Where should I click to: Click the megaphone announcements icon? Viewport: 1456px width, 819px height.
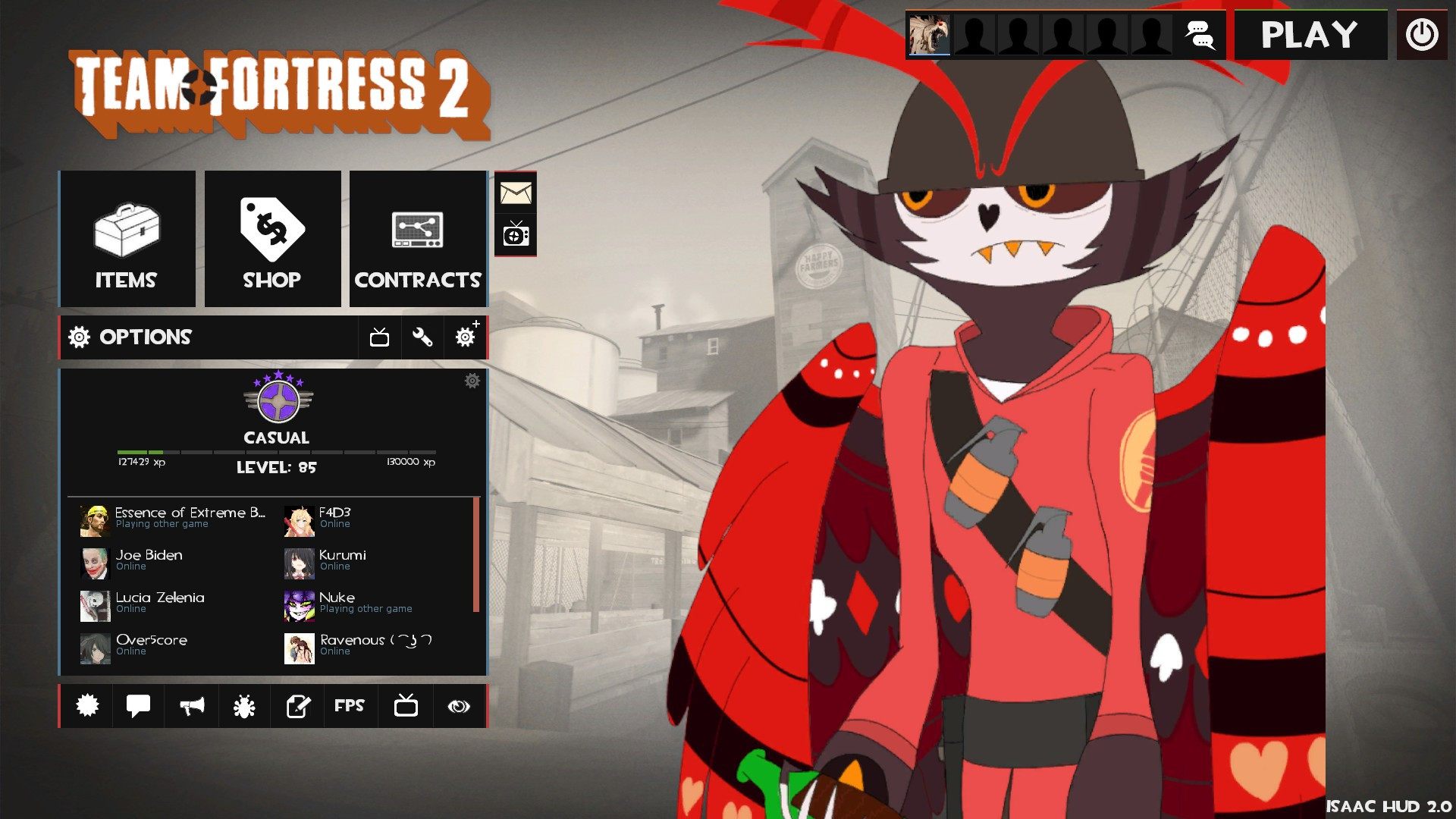[191, 706]
